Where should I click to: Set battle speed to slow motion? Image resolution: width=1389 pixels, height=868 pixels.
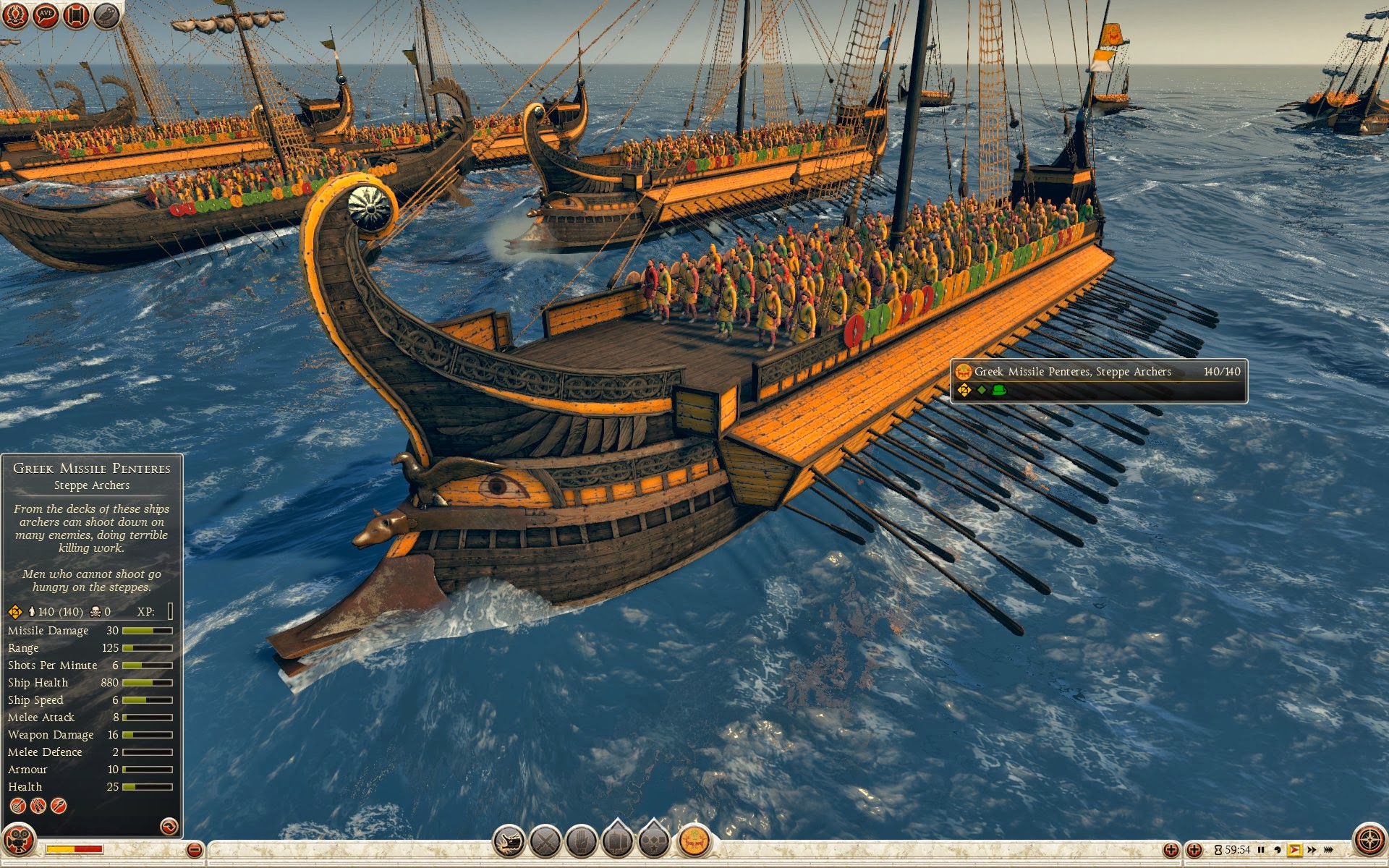click(x=1278, y=850)
